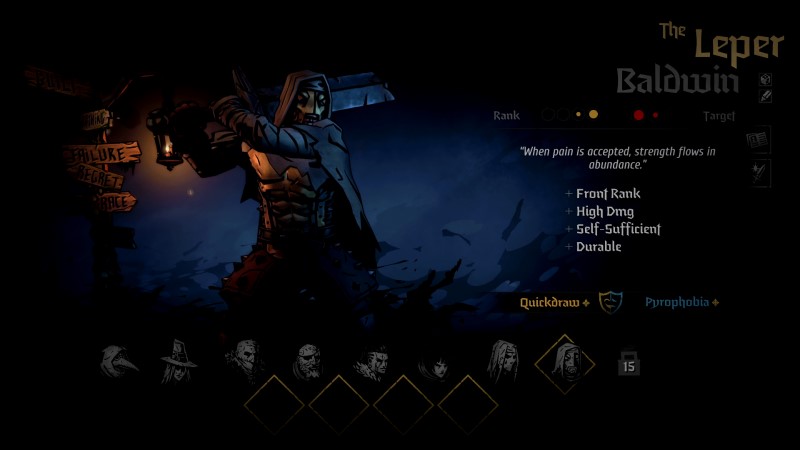Image resolution: width=800 pixels, height=450 pixels.
Task: Click the mask shield icon between the quirks
Action: [610, 302]
